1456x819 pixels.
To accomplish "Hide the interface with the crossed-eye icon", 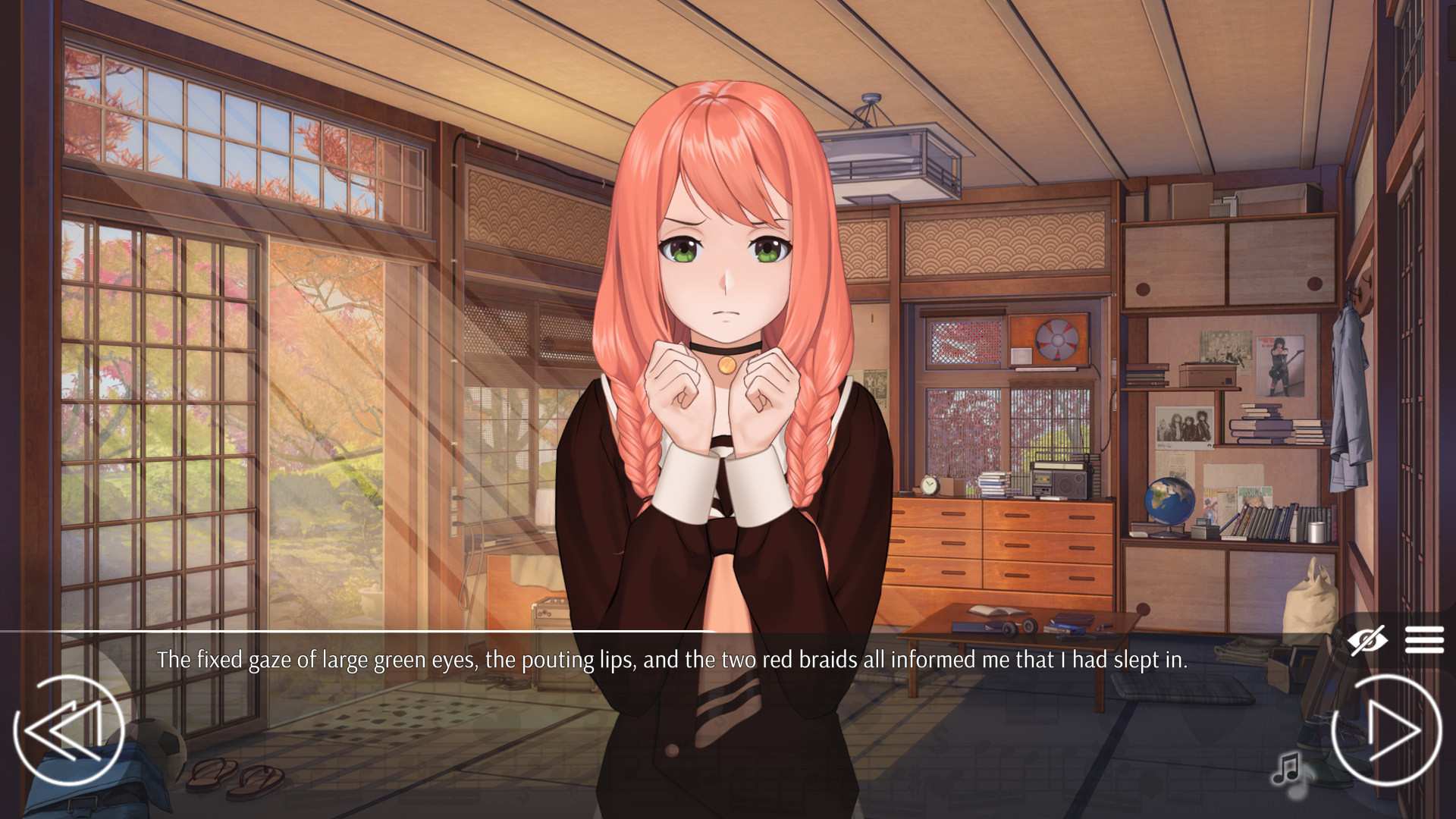I will pos(1367,641).
